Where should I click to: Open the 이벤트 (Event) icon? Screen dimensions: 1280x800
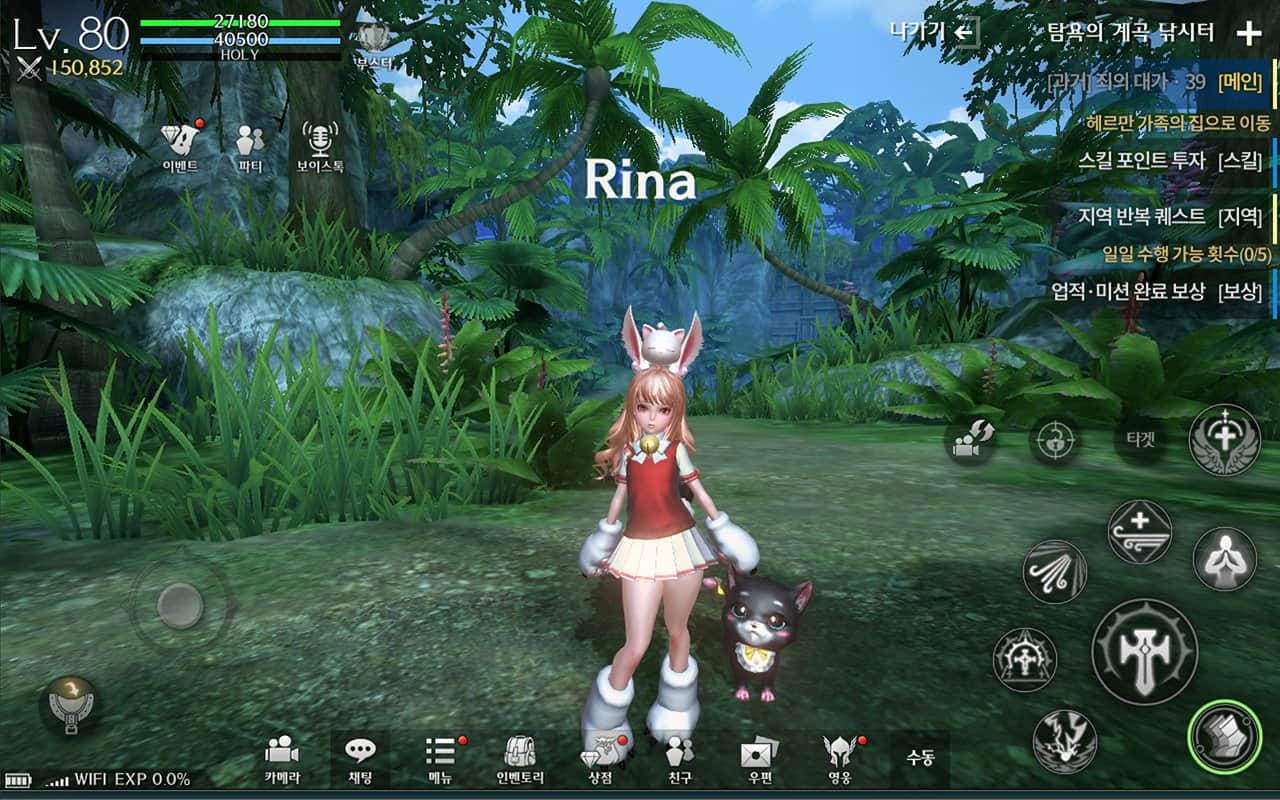(180, 147)
